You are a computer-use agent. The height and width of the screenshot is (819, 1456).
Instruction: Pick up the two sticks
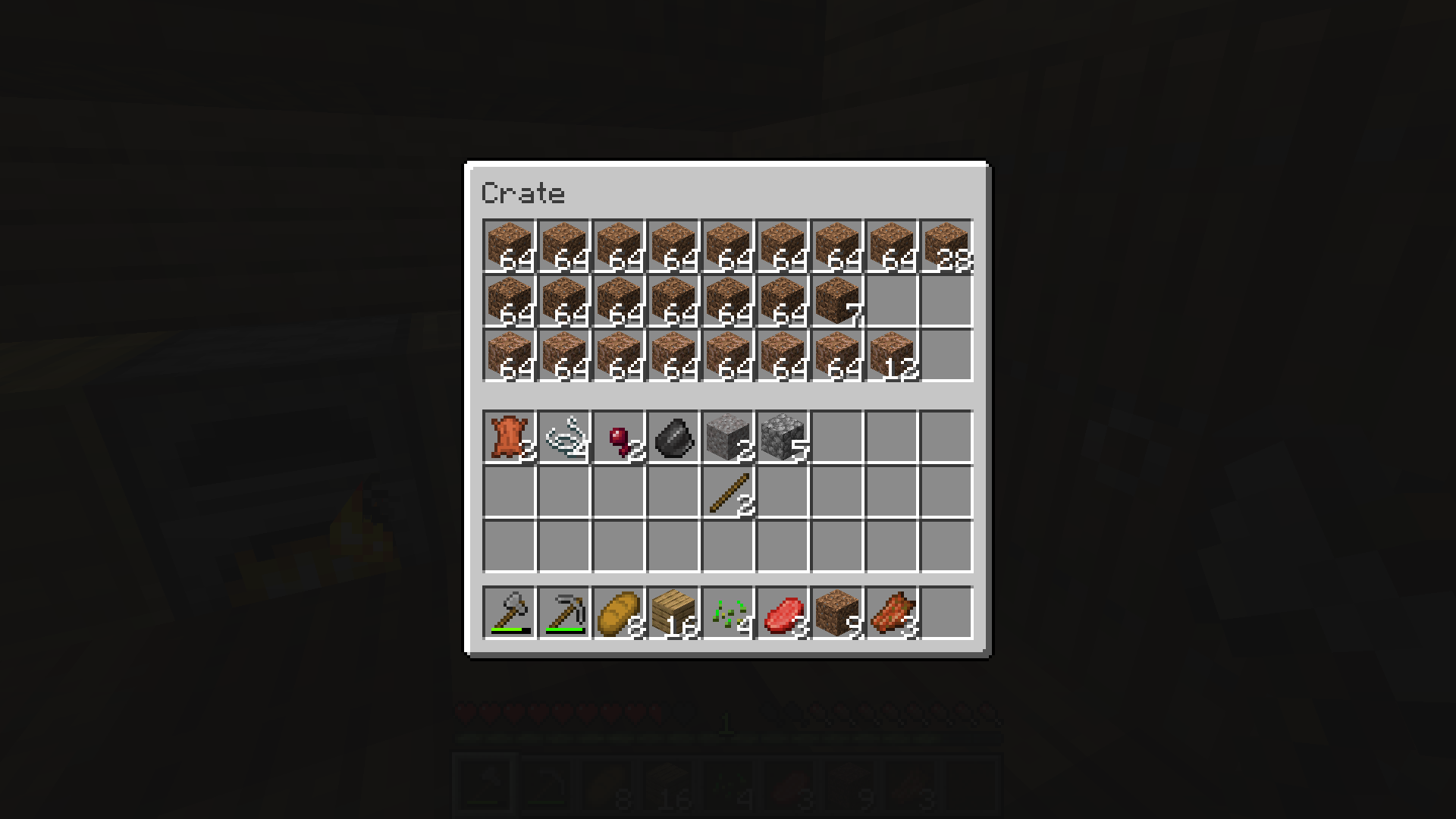(728, 493)
